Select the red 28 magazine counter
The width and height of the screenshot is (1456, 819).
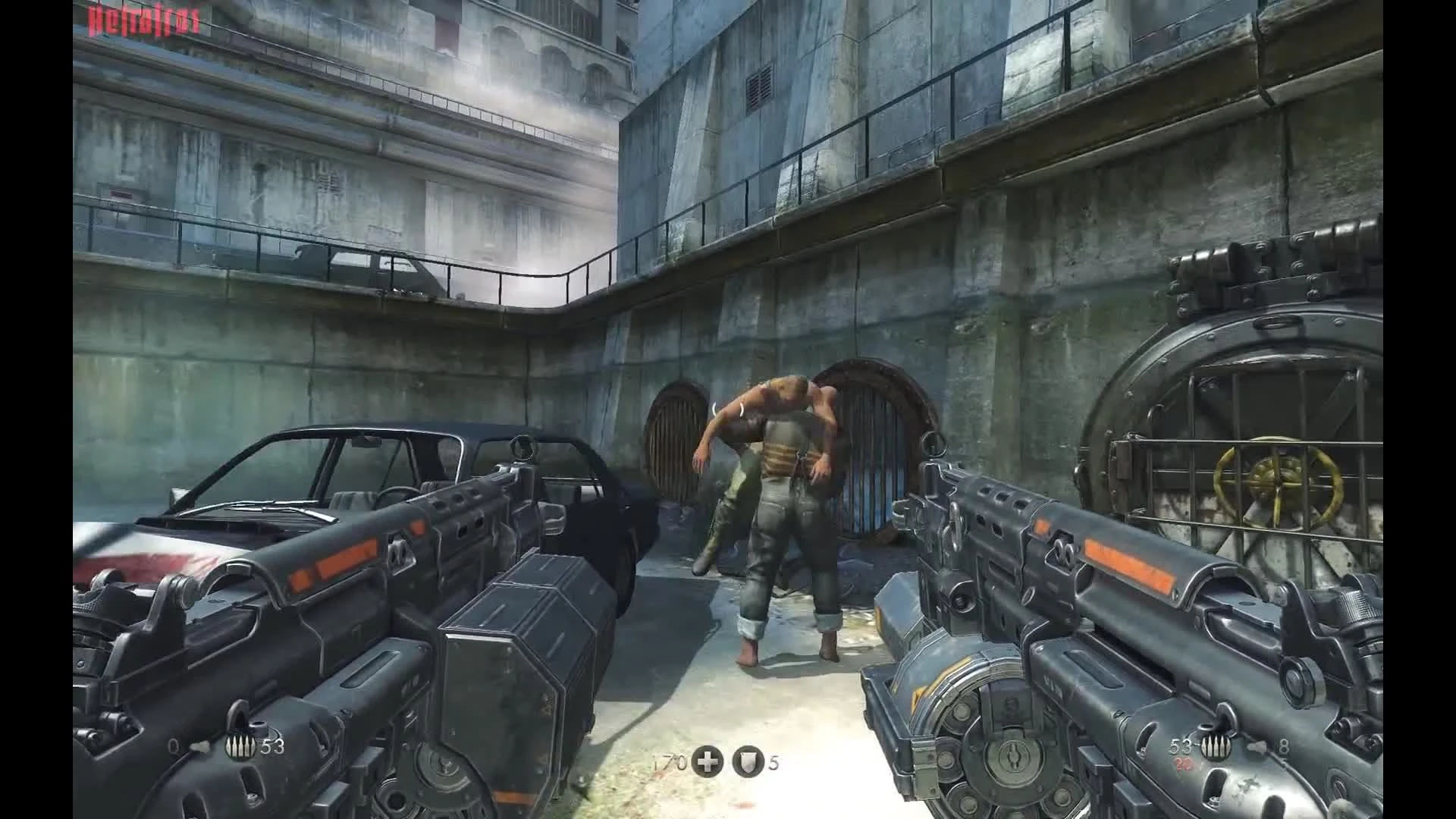(1183, 766)
